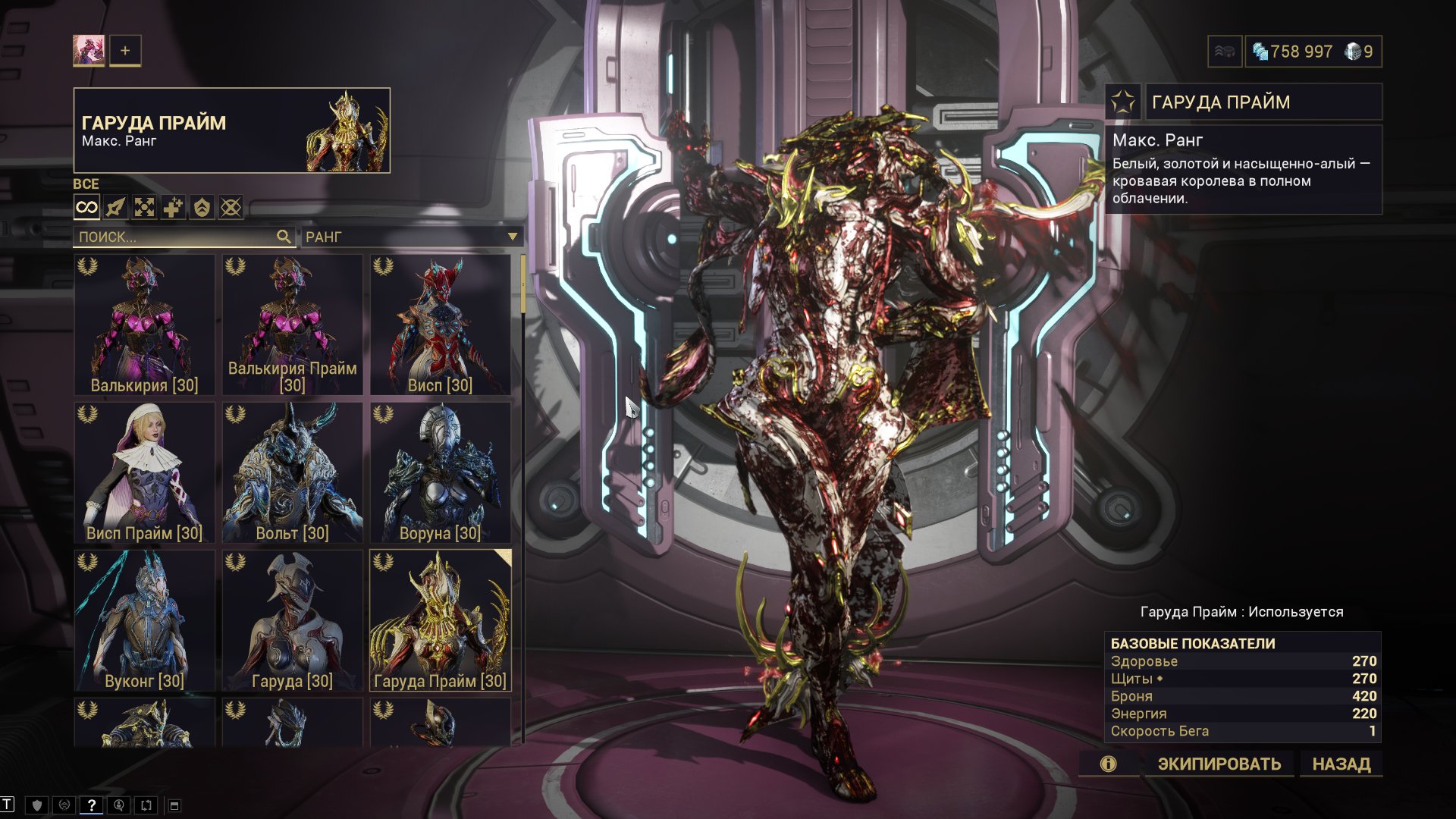Choose the Валькирия Прайм [30] tile
Screen dimensions: 1456x819
(x=292, y=325)
